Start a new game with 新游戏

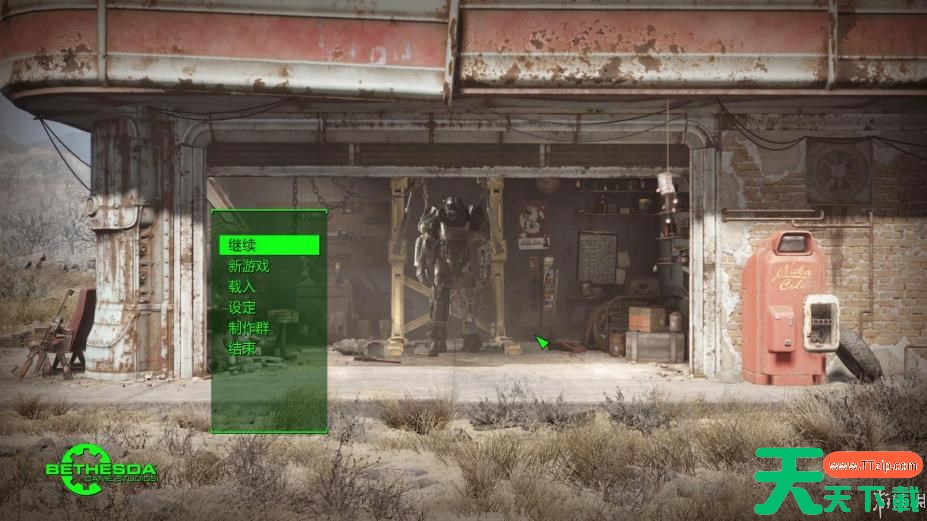click(x=249, y=266)
